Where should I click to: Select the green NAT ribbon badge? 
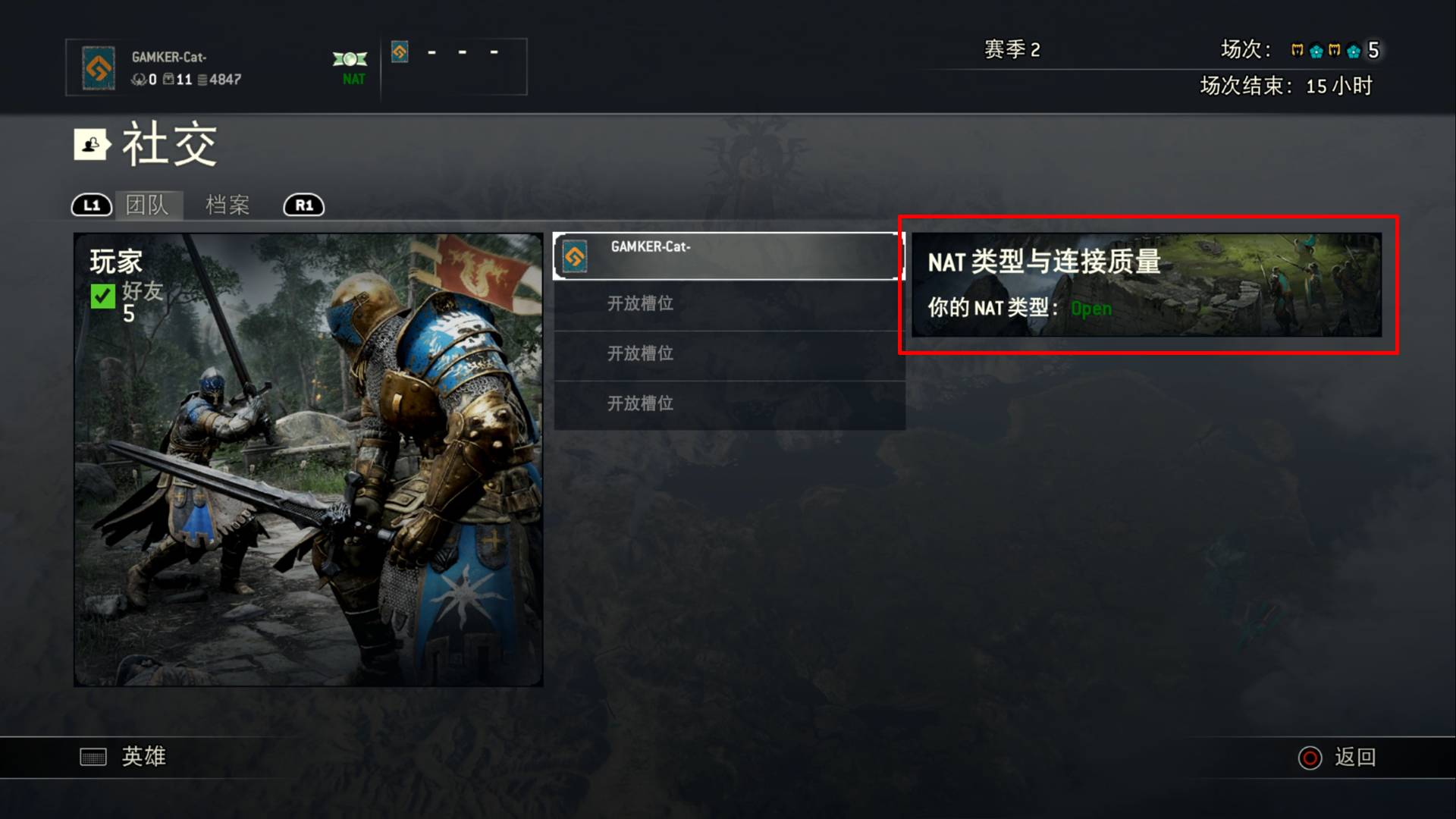[x=350, y=59]
